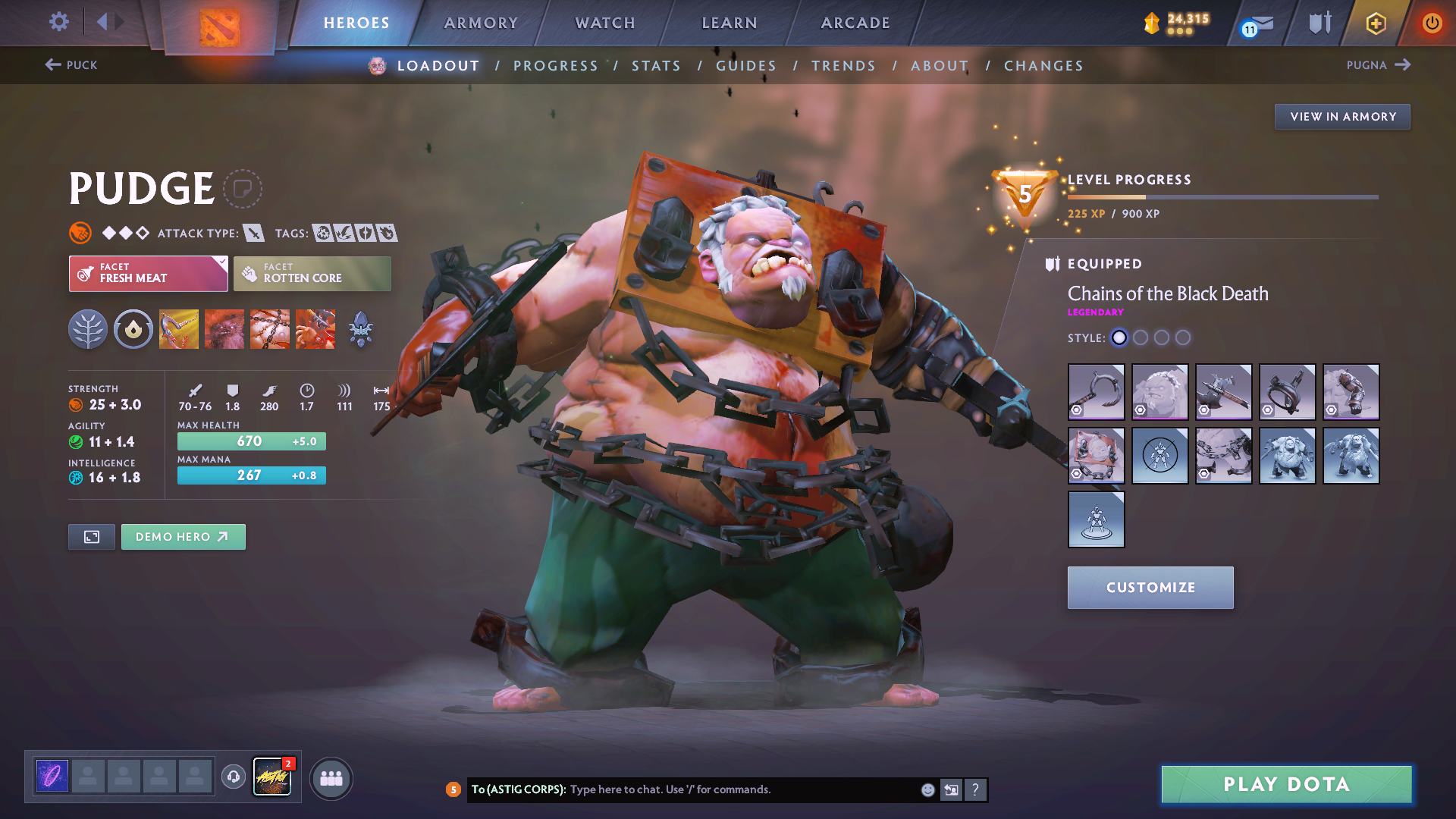Switch to the STATS tab
The height and width of the screenshot is (819, 1456).
pyautogui.click(x=656, y=65)
